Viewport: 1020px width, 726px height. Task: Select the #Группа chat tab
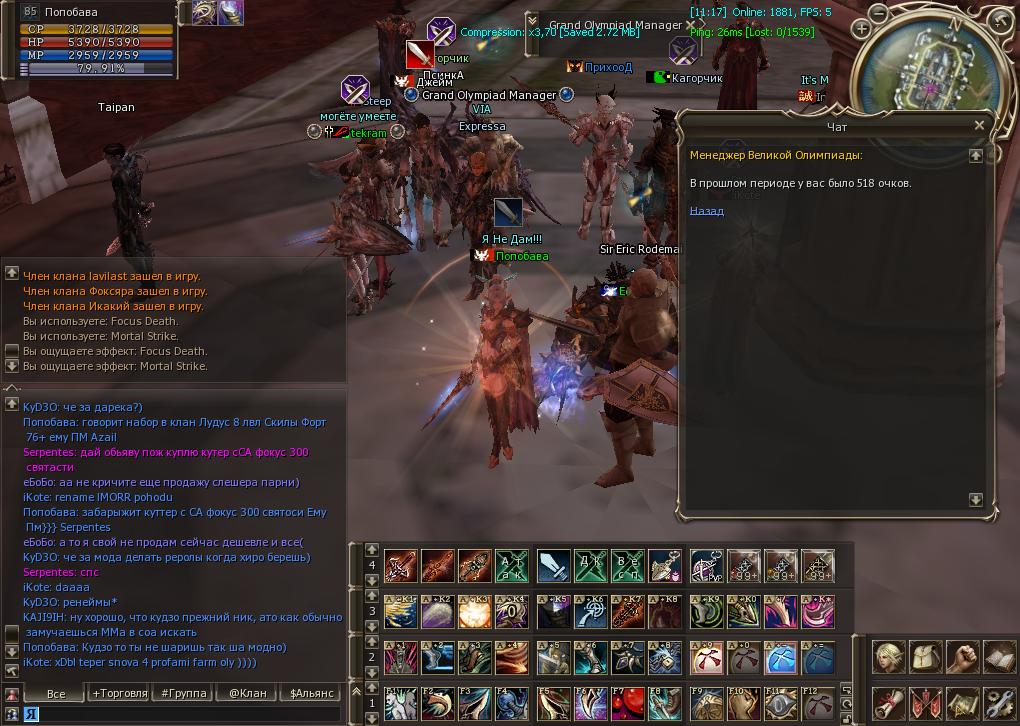tap(183, 692)
